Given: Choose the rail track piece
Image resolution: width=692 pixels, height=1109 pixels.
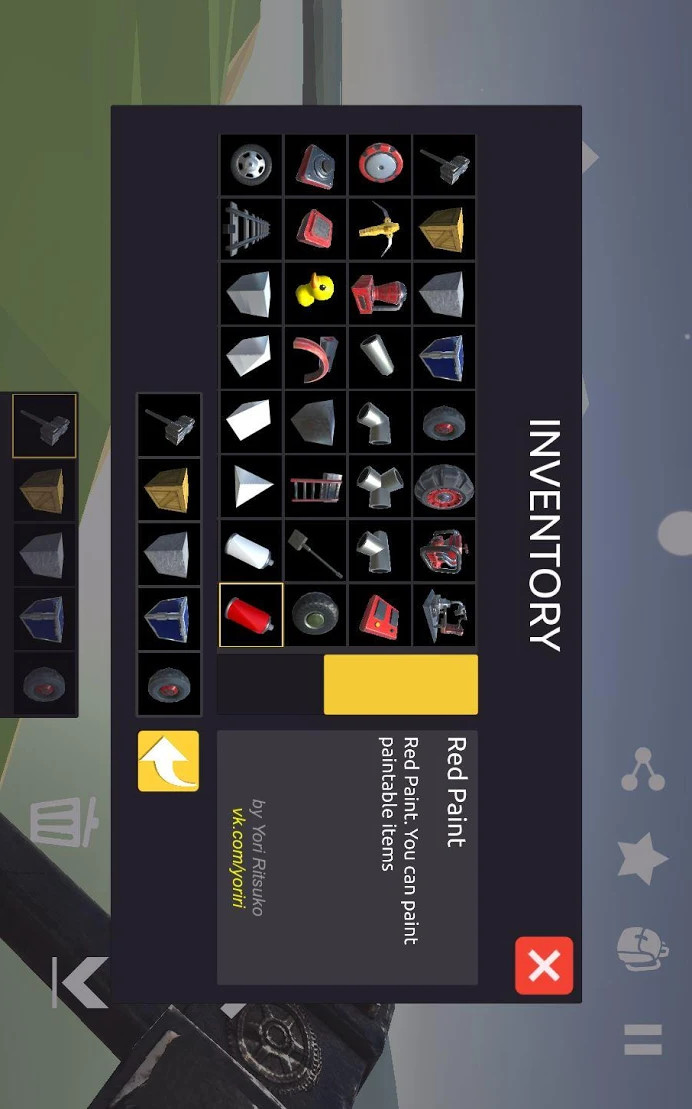Looking at the screenshot, I should point(251,229).
